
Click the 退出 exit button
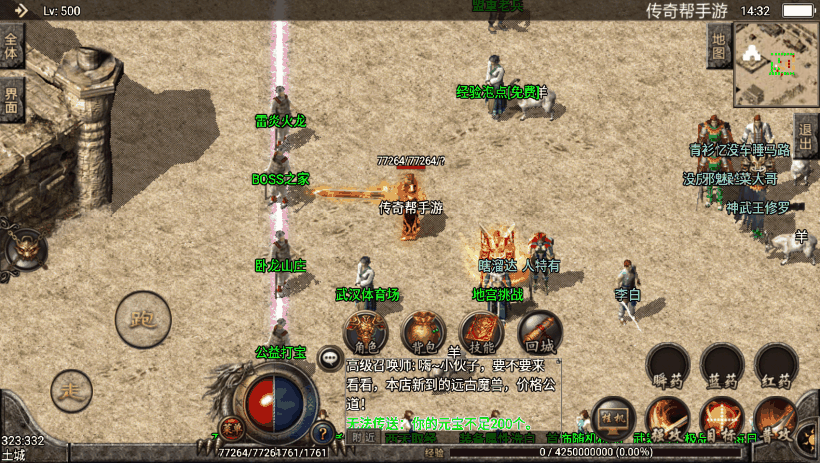click(806, 131)
